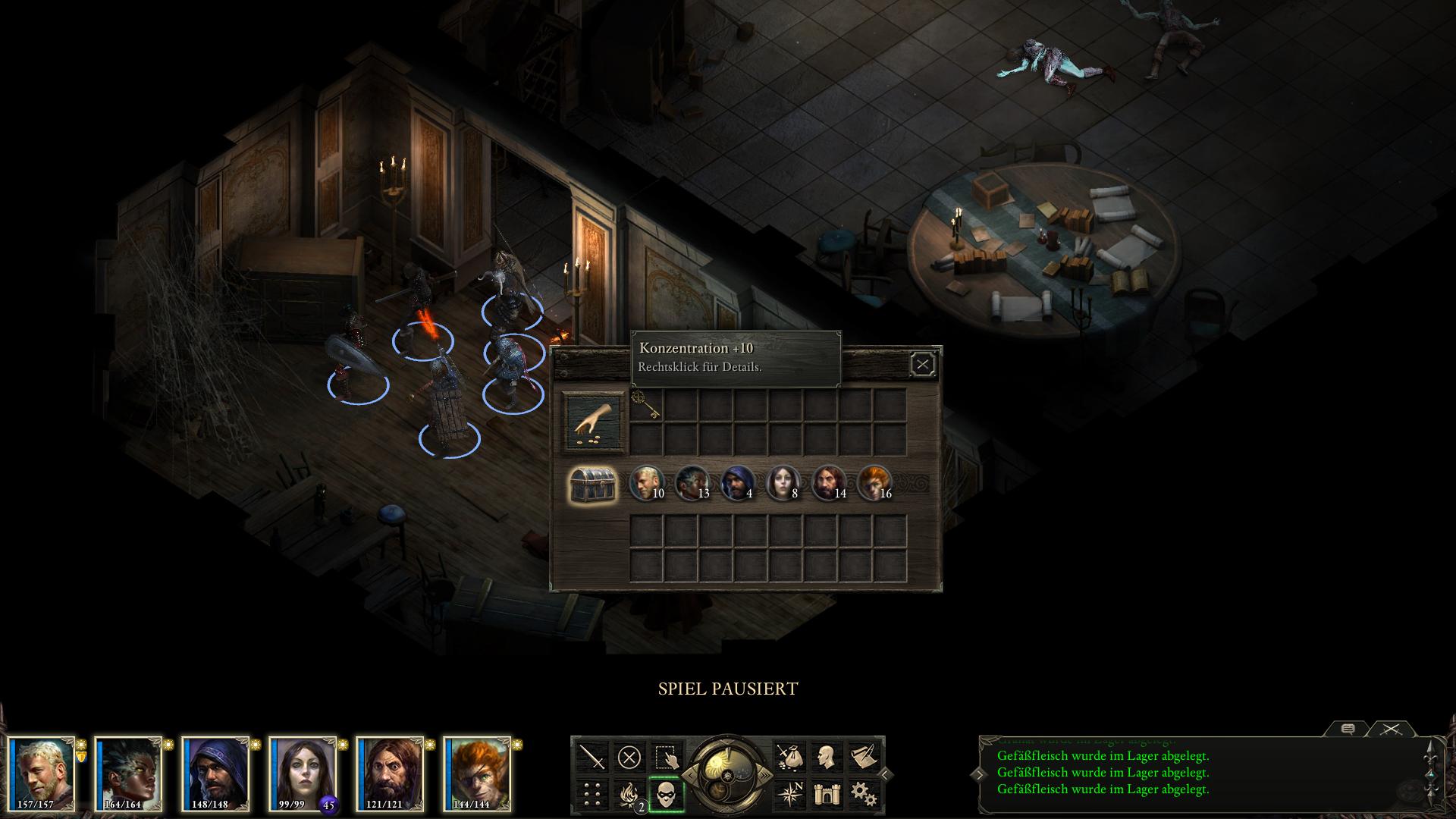Pick up the golden key from the container
This screenshot has width=1456, height=819.
[x=646, y=404]
